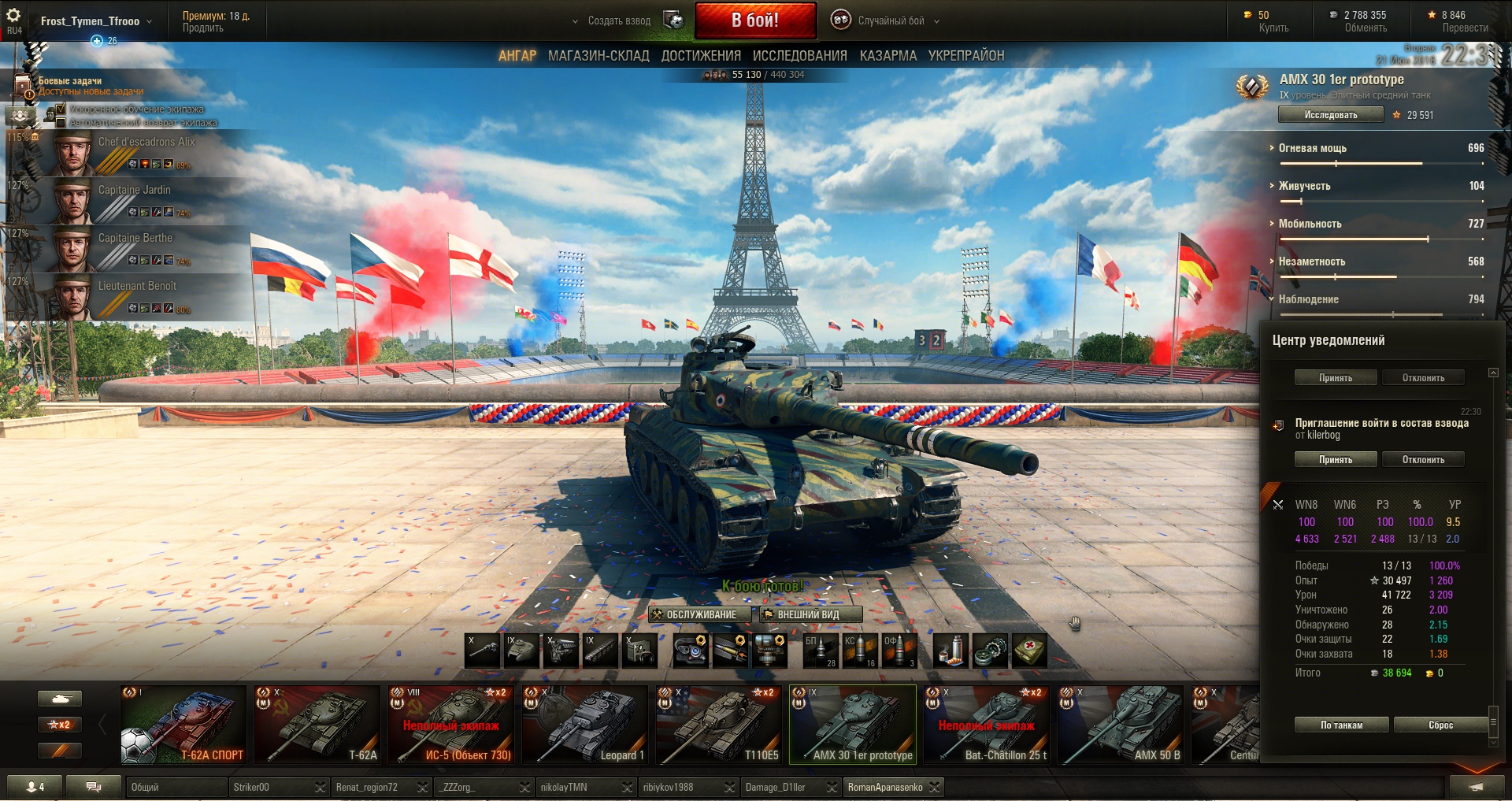Image resolution: width=1512 pixels, height=801 pixels.
Task: Switch to the МАГАЗИН-СКЛАД tab
Action: click(x=598, y=56)
